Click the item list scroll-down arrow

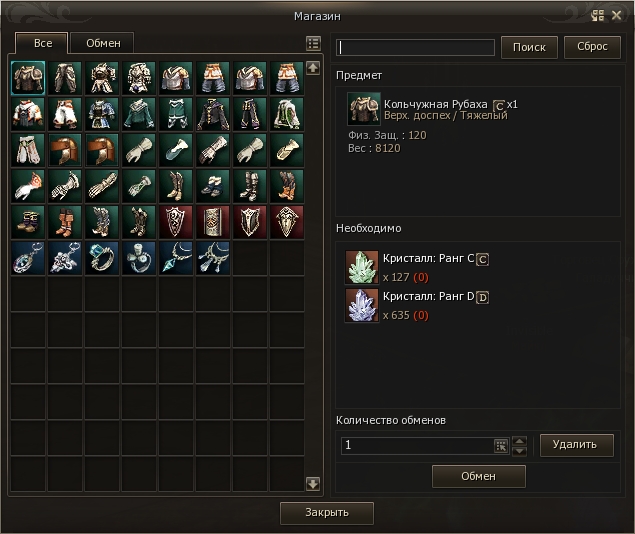(x=313, y=484)
